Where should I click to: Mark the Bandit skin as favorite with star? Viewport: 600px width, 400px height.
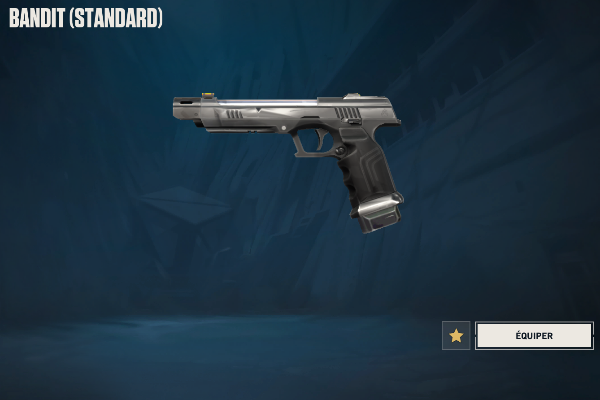(x=456, y=335)
